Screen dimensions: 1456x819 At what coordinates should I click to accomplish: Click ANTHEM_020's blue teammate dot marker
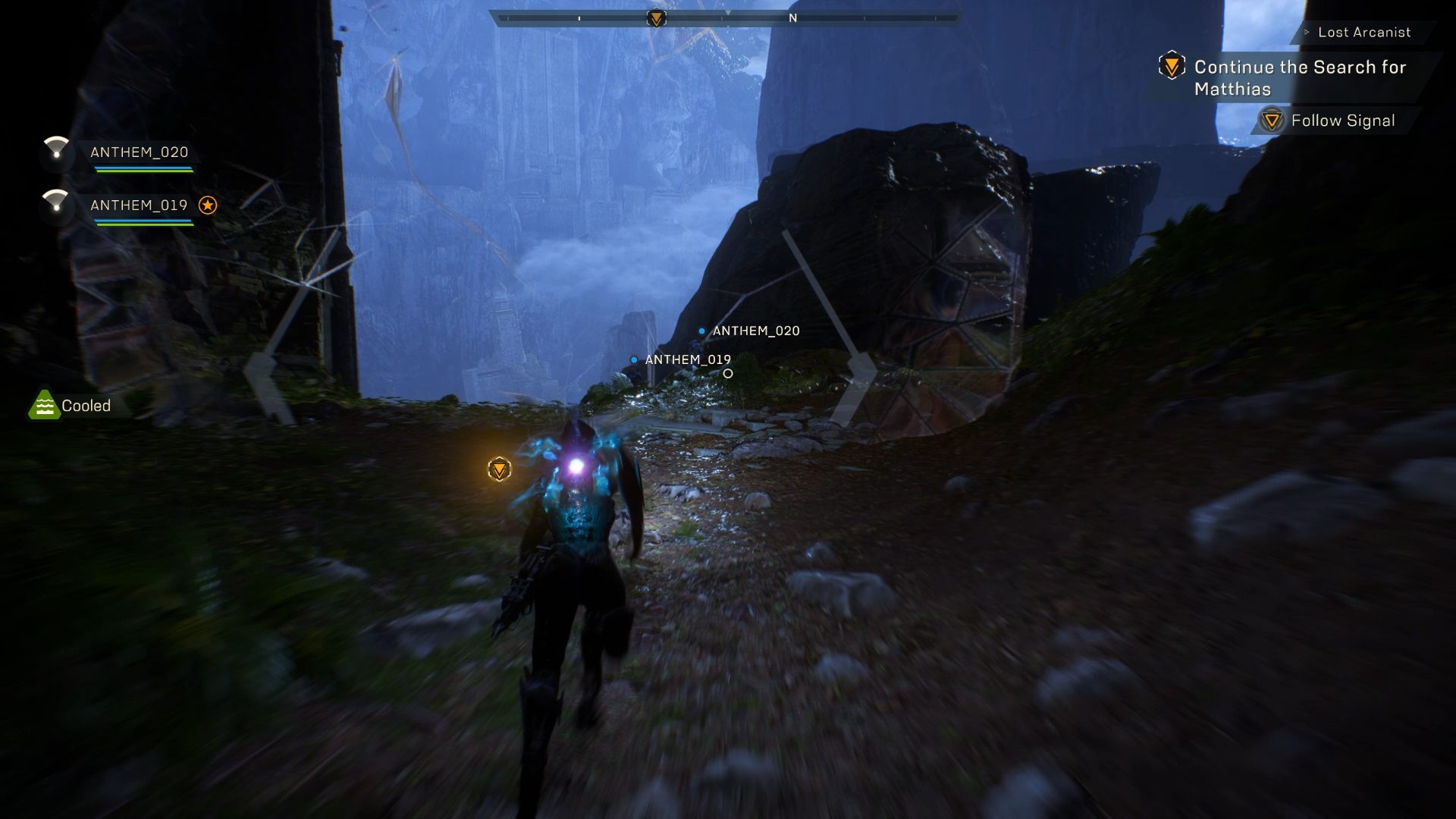tap(701, 331)
